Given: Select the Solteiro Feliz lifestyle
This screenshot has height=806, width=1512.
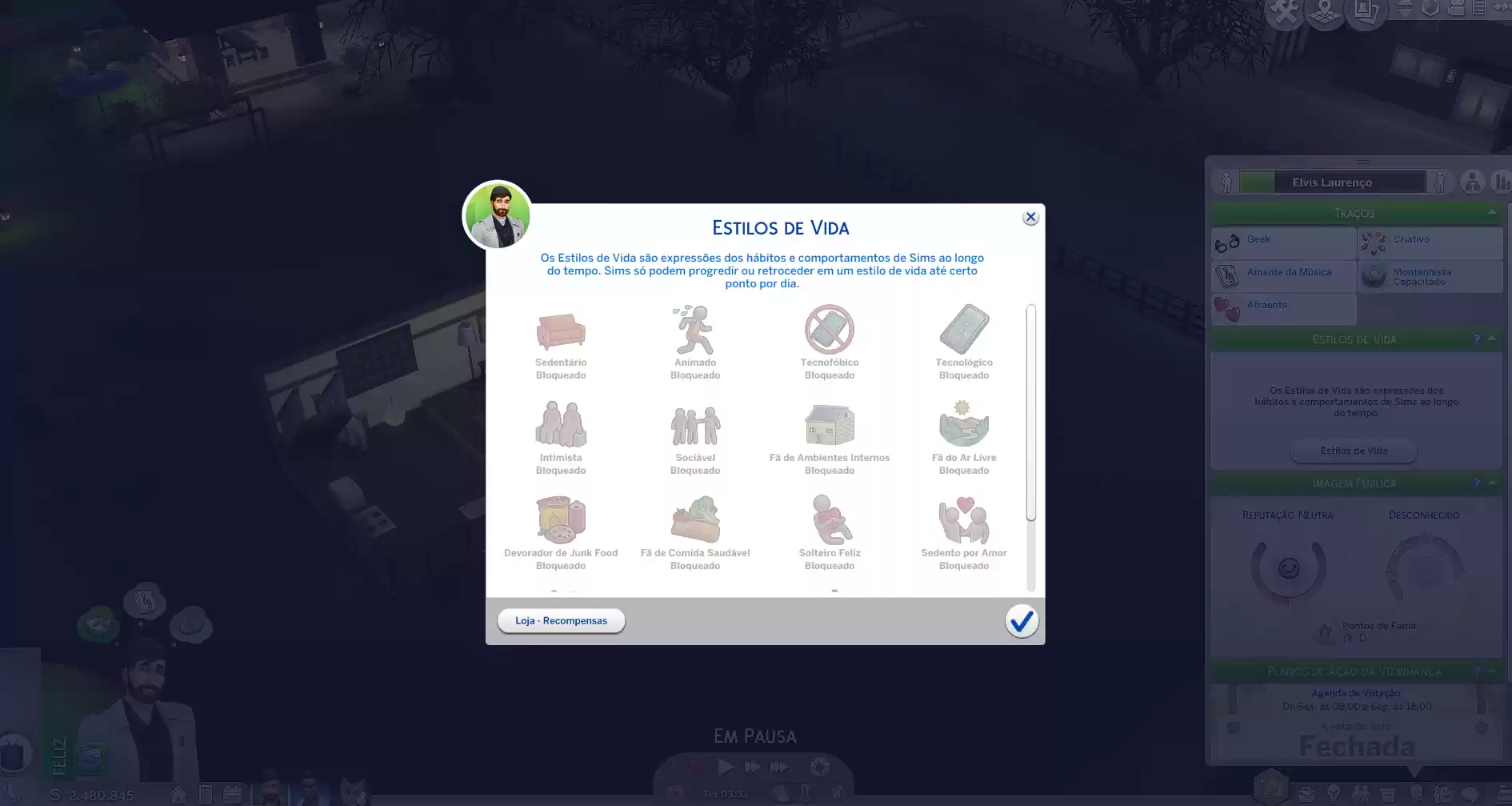Looking at the screenshot, I should pyautogui.click(x=830, y=520).
